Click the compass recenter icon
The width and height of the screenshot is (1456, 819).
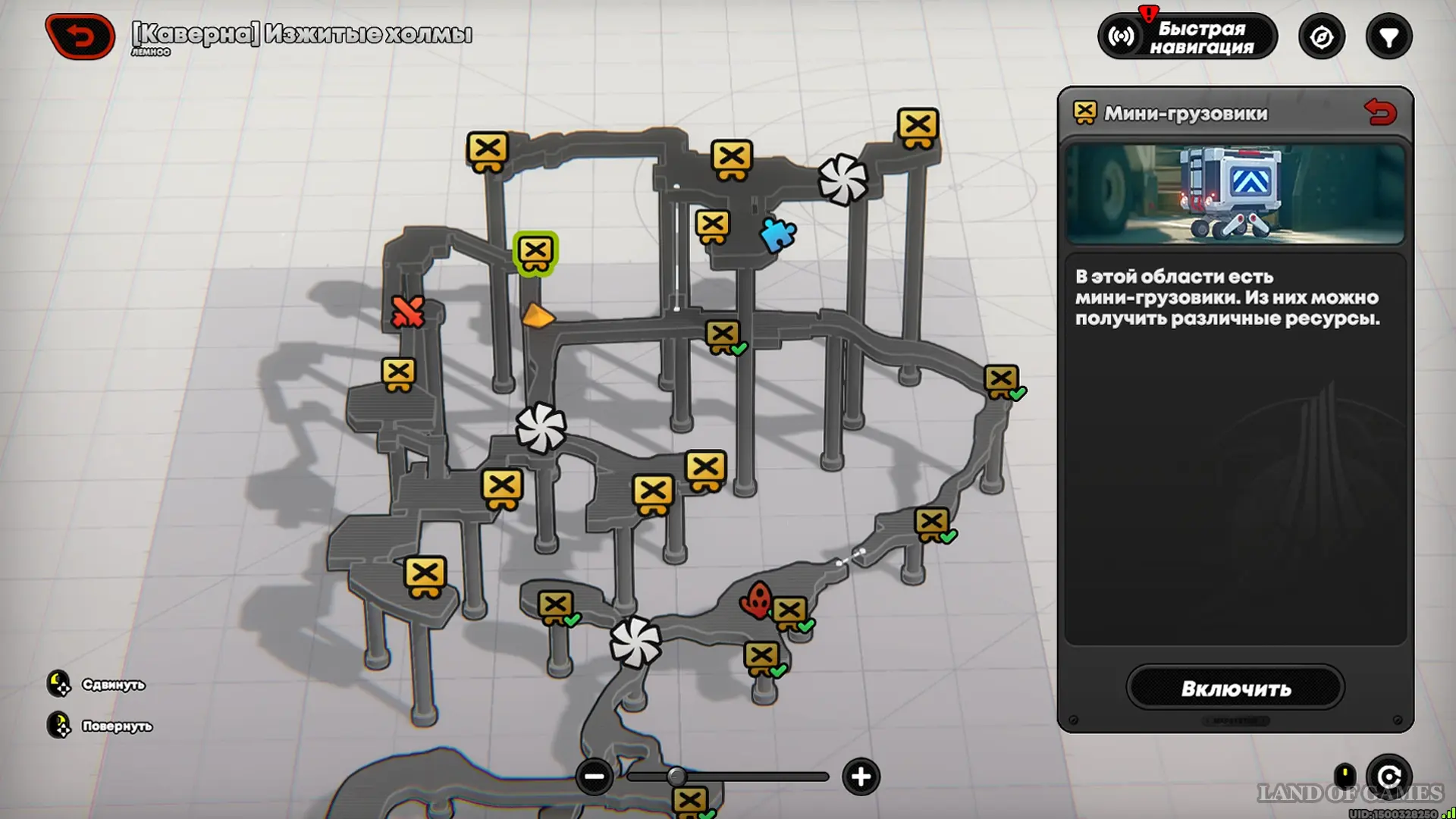[1321, 36]
